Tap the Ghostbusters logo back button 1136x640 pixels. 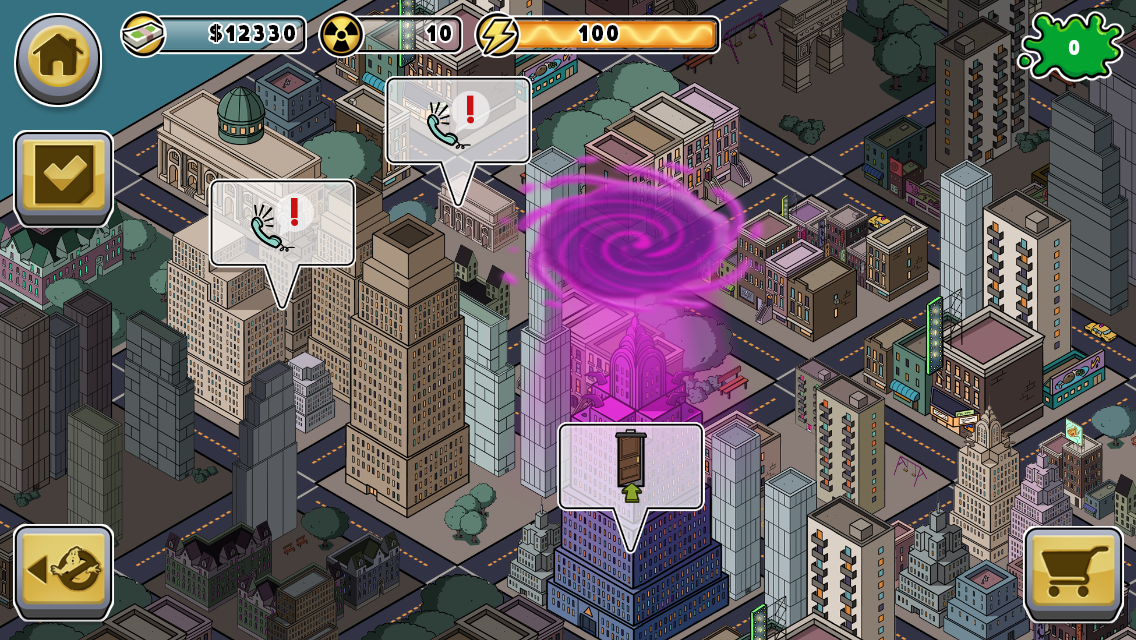click(63, 571)
